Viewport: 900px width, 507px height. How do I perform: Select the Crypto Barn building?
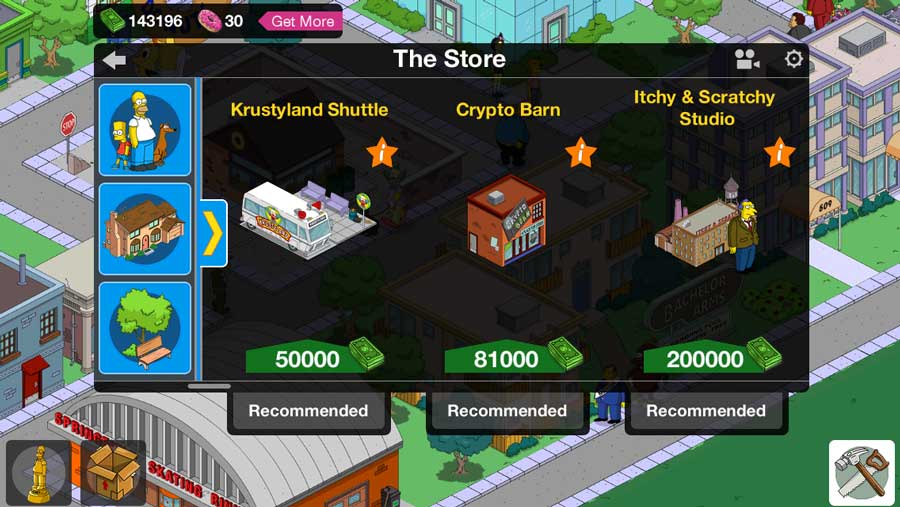coord(507,220)
